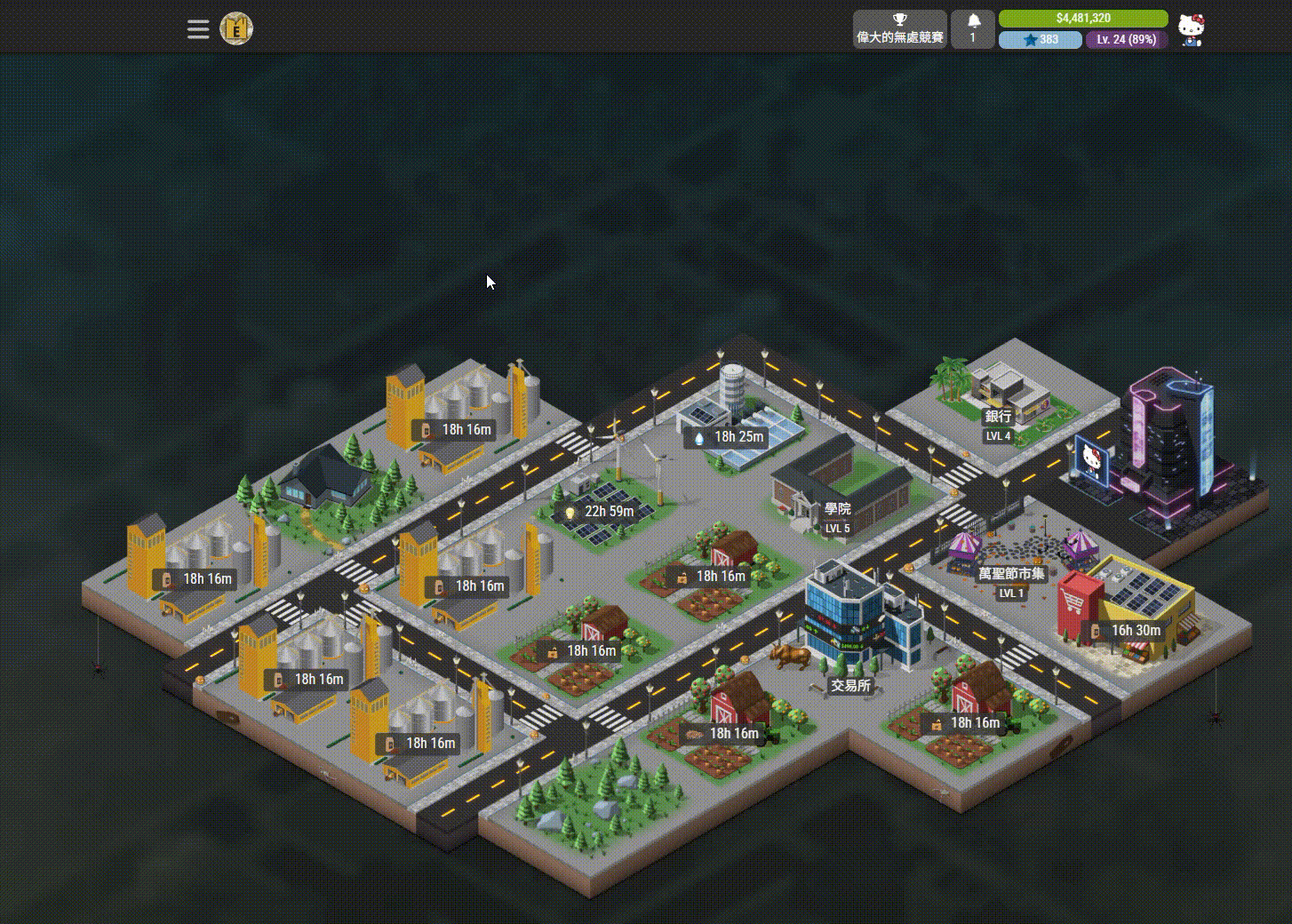Open the trophy contest button

tap(899, 29)
